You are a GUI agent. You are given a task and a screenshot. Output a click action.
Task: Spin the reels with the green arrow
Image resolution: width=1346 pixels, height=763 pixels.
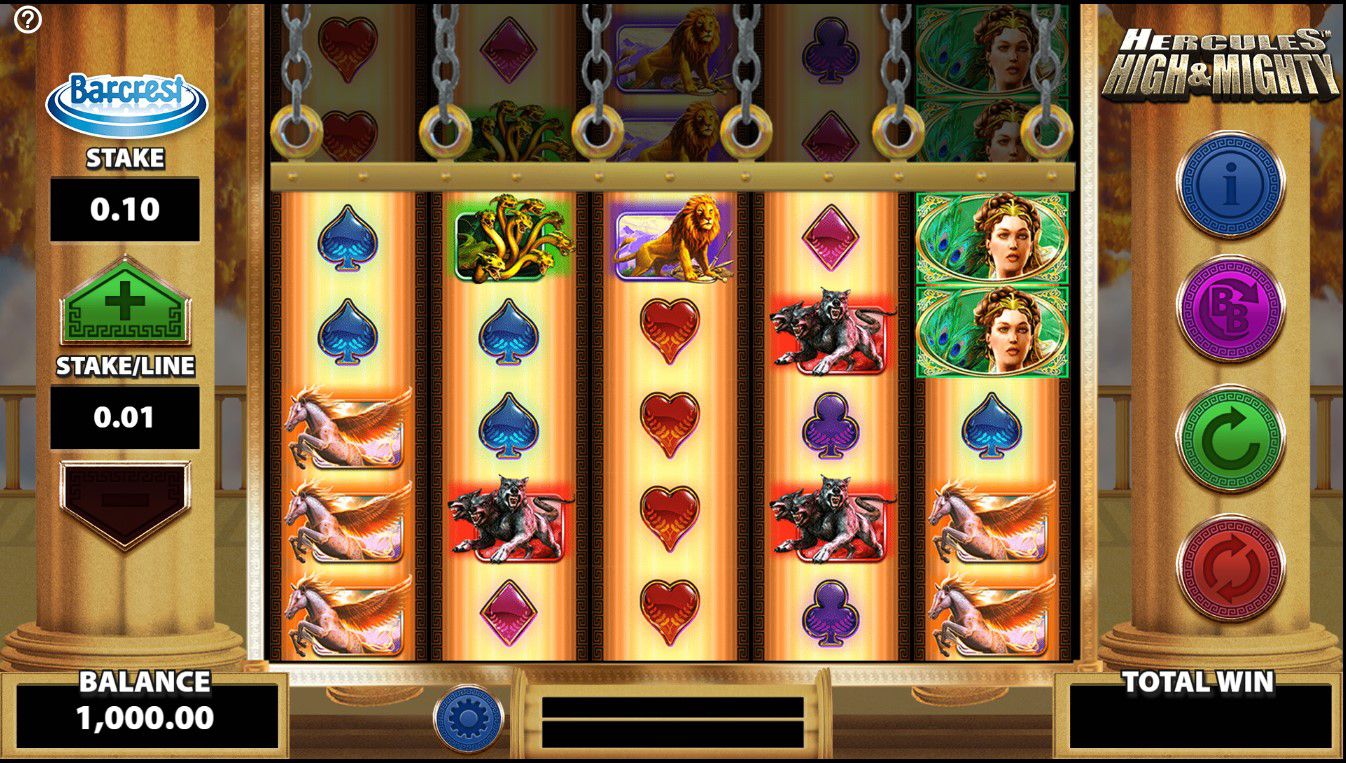coord(1229,440)
